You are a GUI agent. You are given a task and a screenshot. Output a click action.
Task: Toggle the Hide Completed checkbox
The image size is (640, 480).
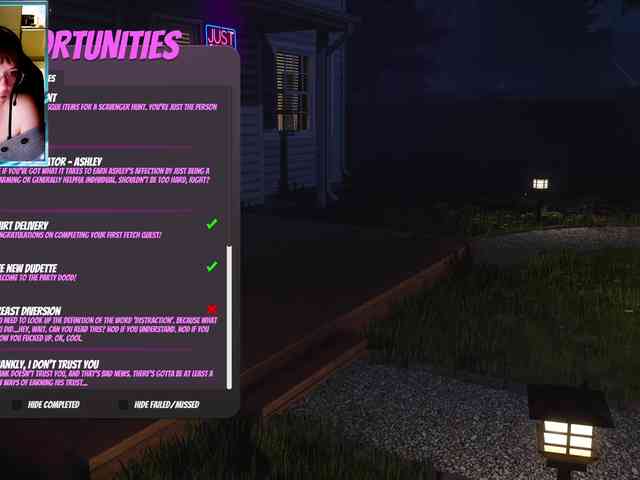pos(17,405)
